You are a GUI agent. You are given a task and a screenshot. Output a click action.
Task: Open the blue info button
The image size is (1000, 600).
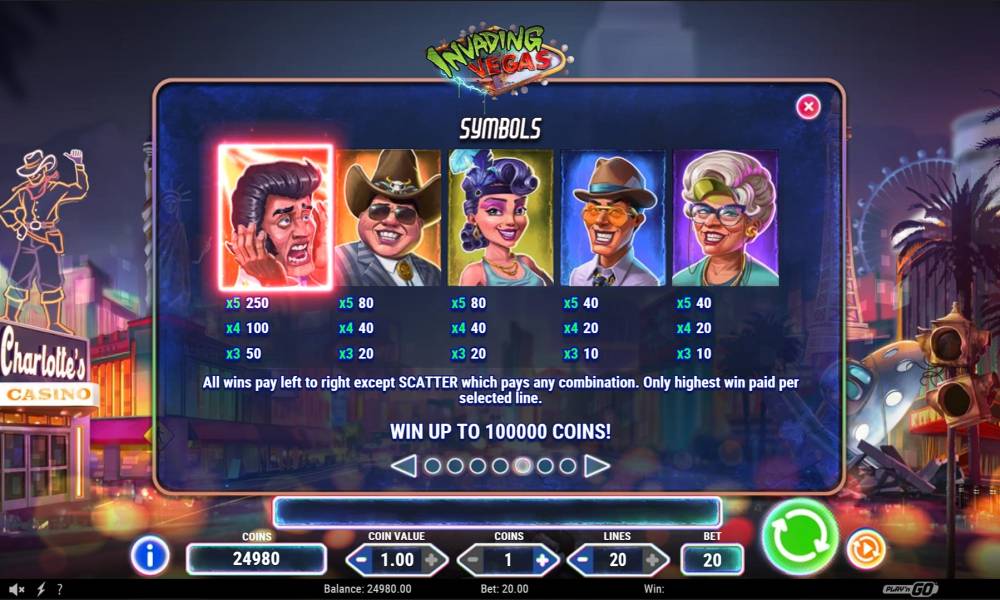(150, 555)
